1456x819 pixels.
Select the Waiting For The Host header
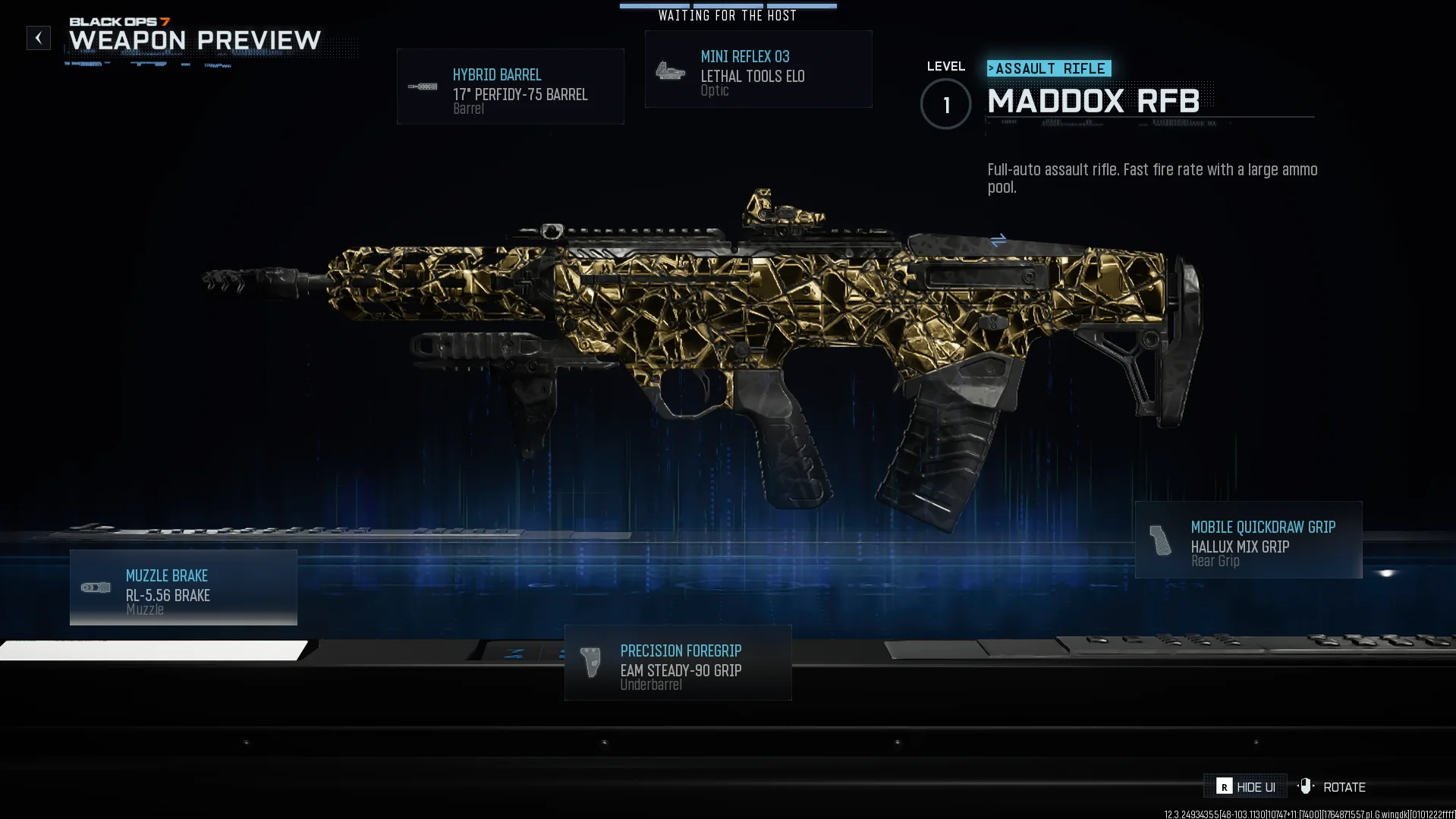point(726,14)
